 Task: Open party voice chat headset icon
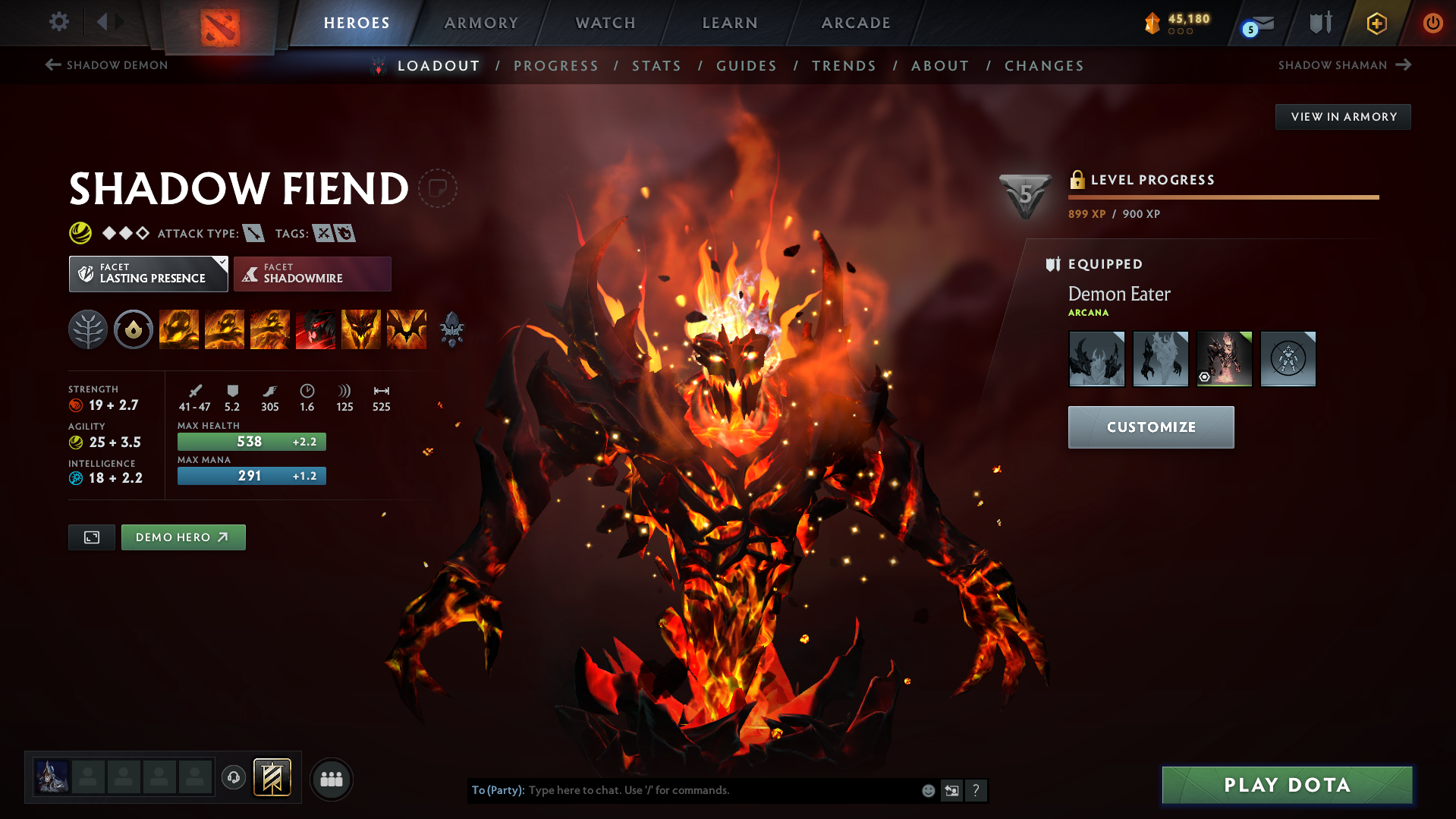[x=234, y=778]
